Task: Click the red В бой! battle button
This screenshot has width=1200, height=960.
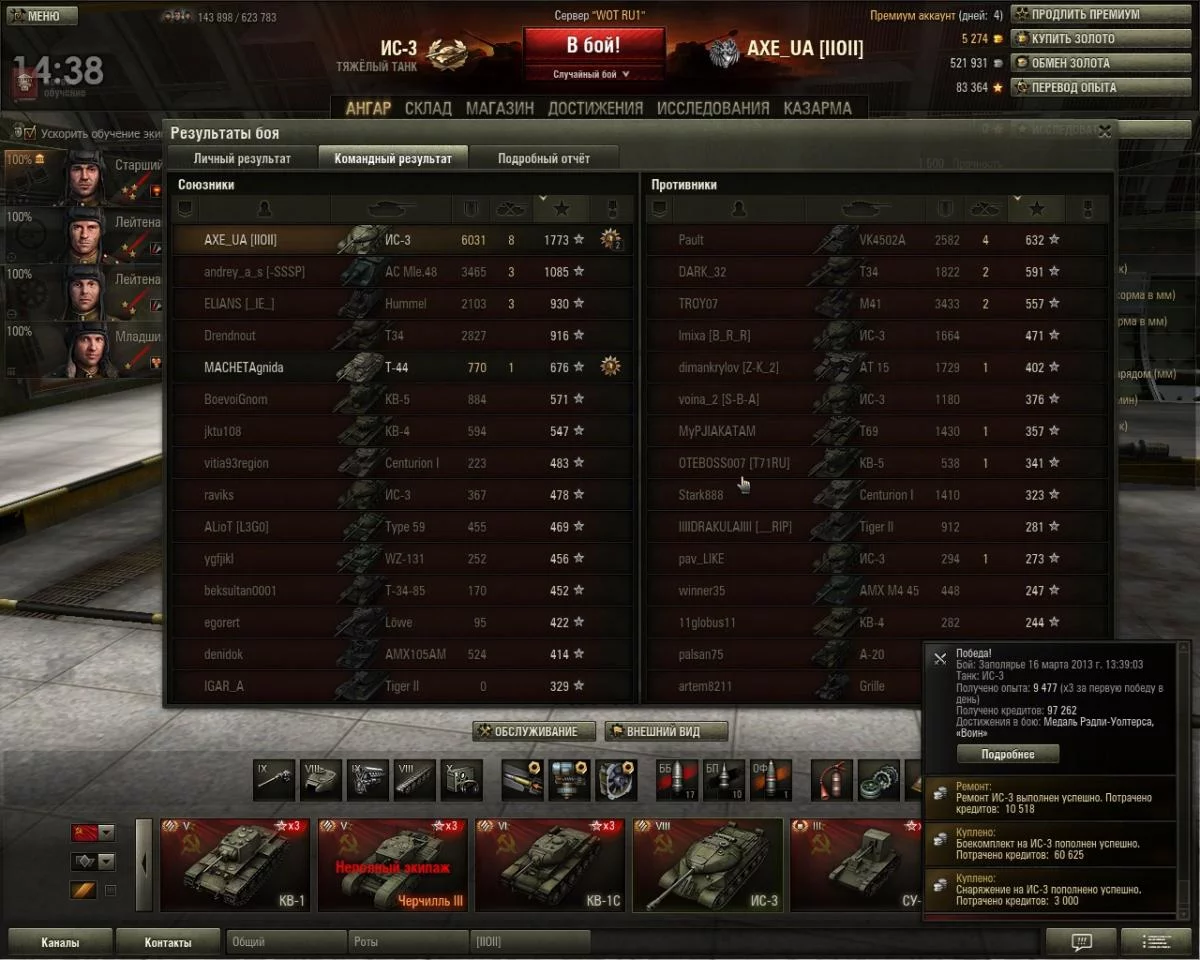Action: click(x=593, y=46)
